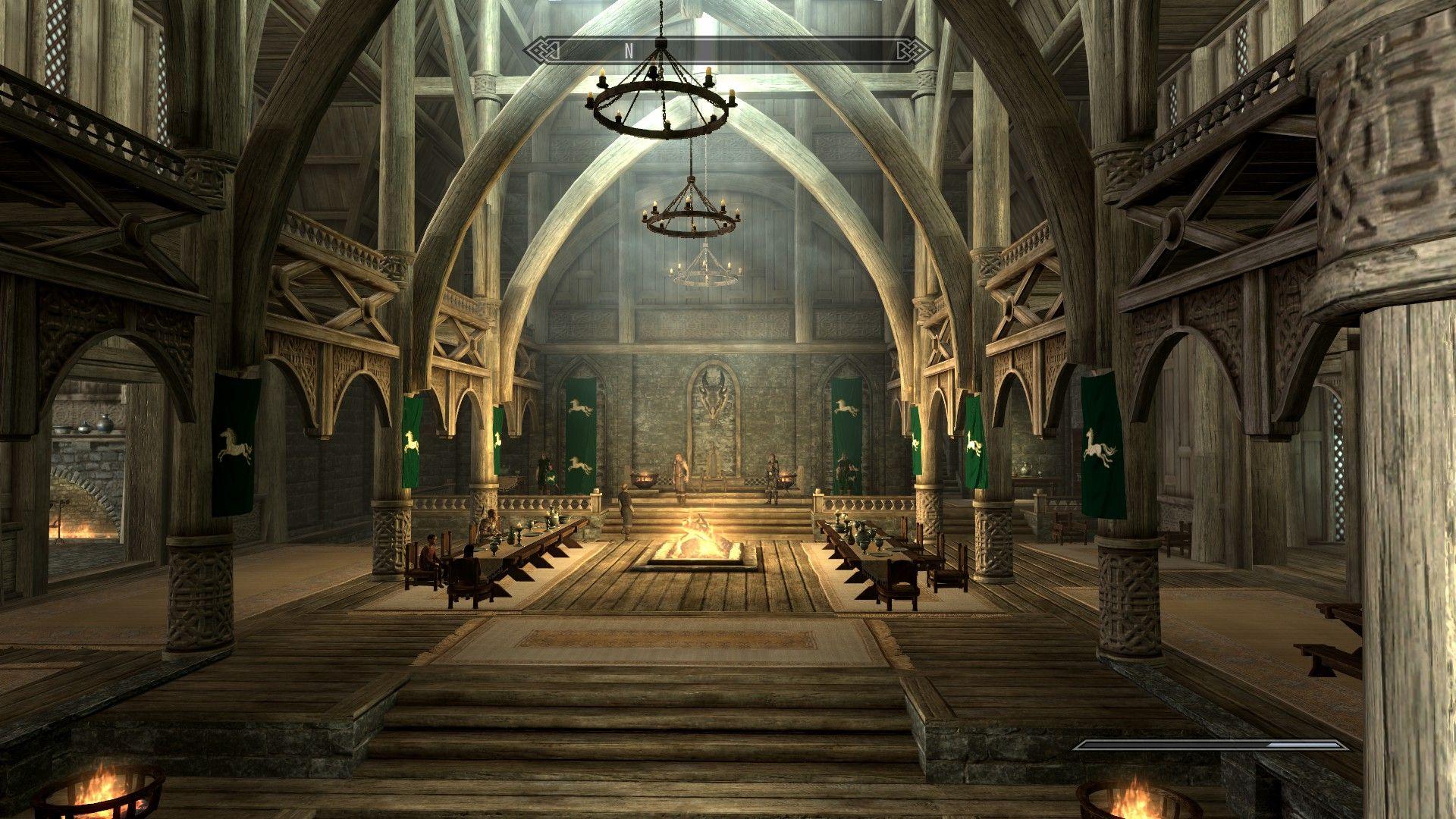The width and height of the screenshot is (1456, 819).
Task: Select the seated NPC at the left table
Action: tap(431, 555)
